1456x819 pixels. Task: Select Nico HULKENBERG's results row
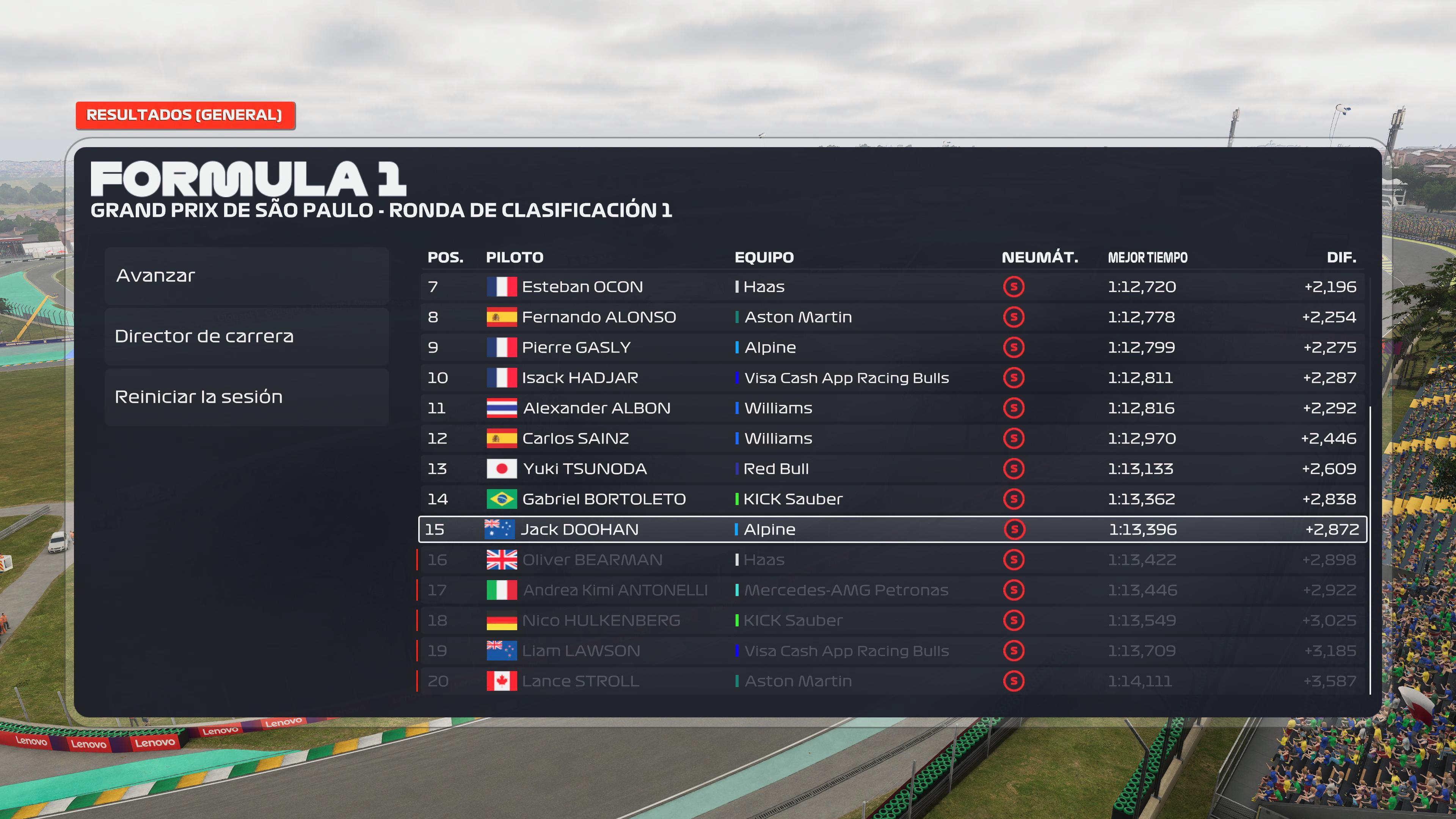coord(892,621)
